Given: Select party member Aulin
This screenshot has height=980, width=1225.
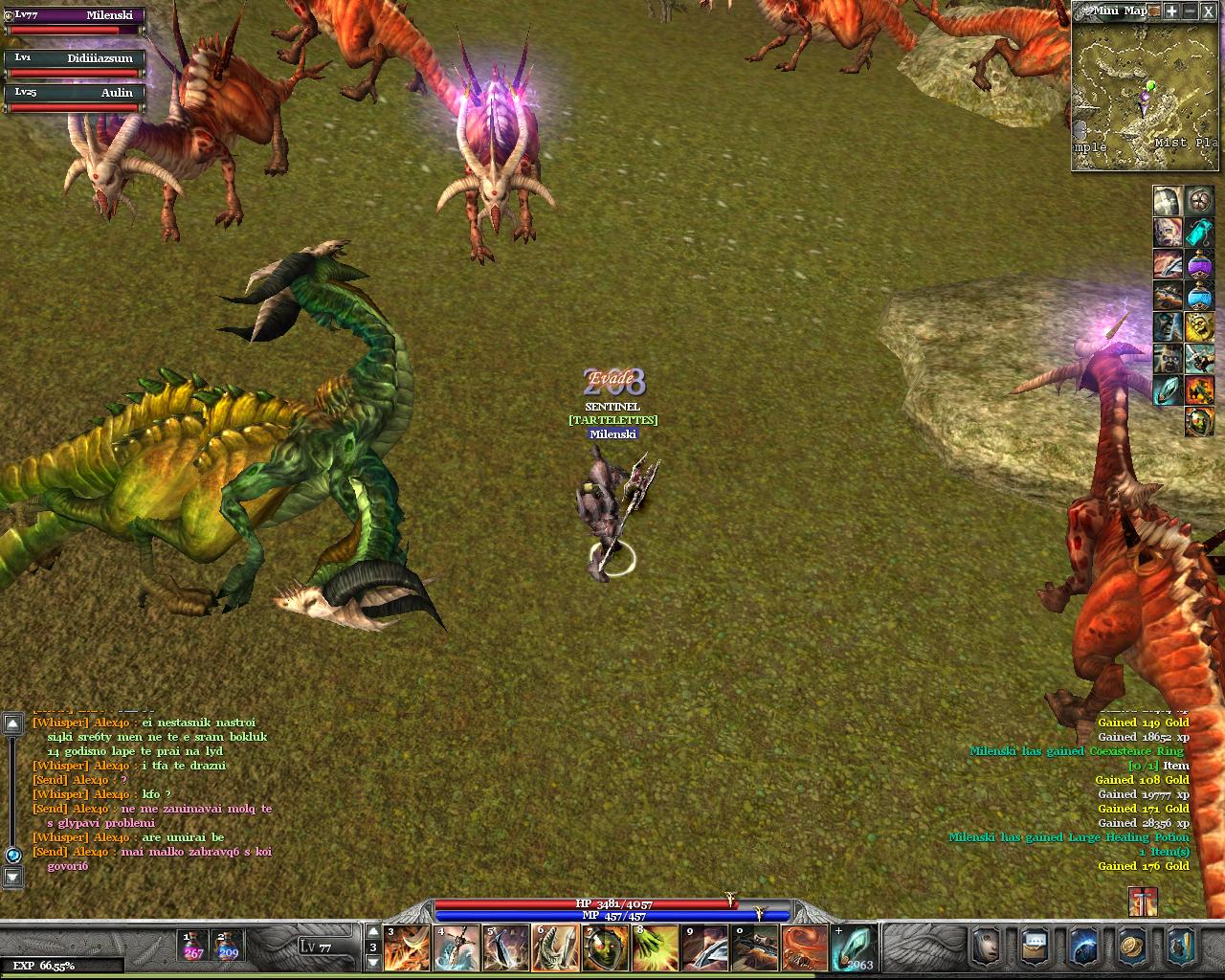Looking at the screenshot, I should point(76,99).
